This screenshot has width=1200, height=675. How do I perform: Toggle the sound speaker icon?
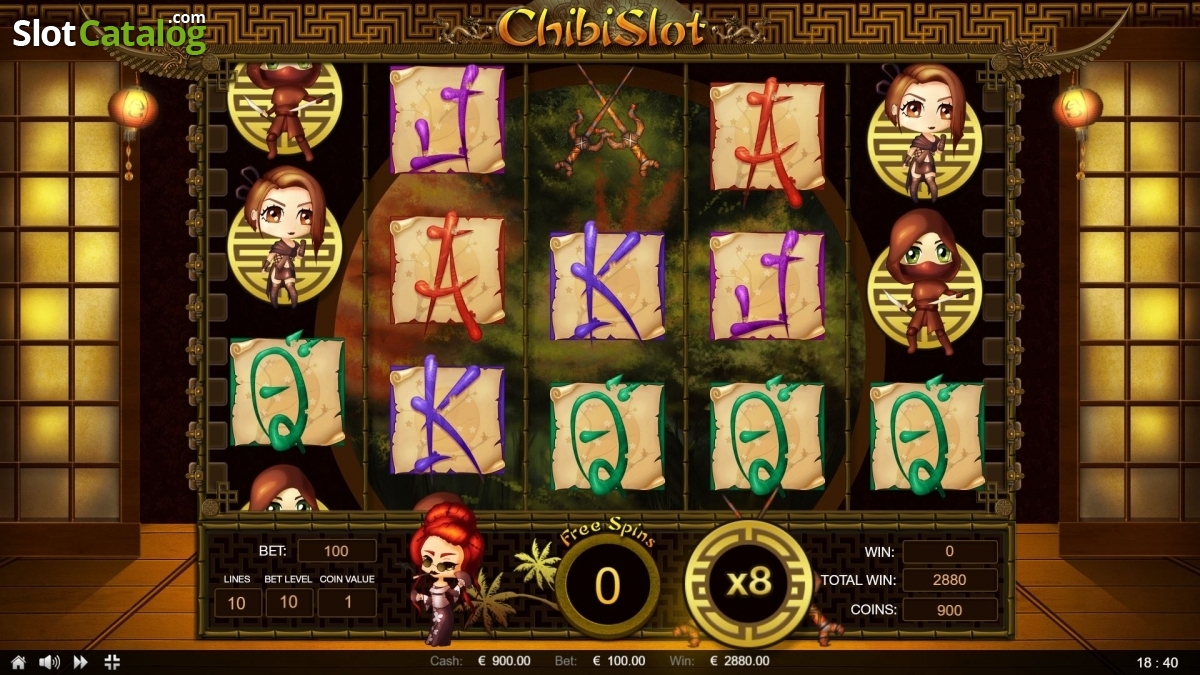[x=48, y=661]
